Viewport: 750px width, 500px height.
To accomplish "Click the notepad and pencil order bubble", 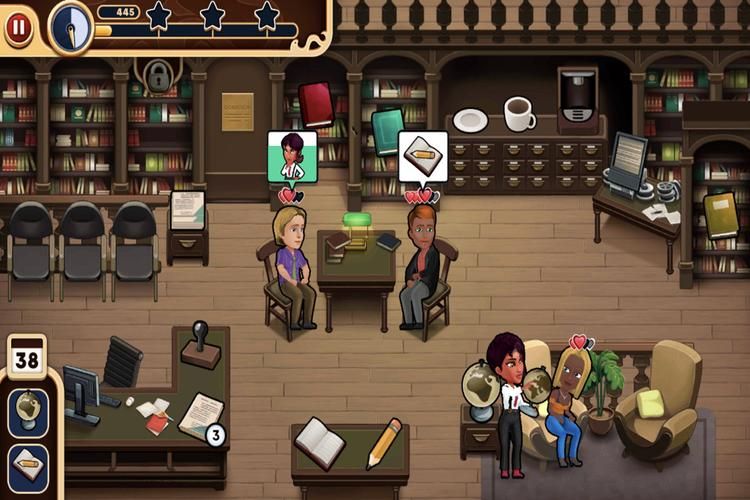I will (423, 157).
